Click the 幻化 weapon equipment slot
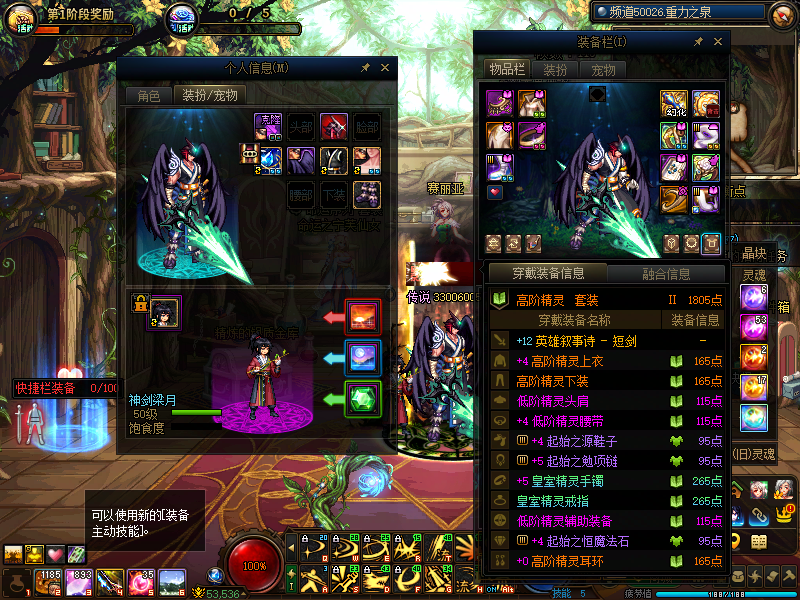Screen dimensions: 800x600 (673, 104)
